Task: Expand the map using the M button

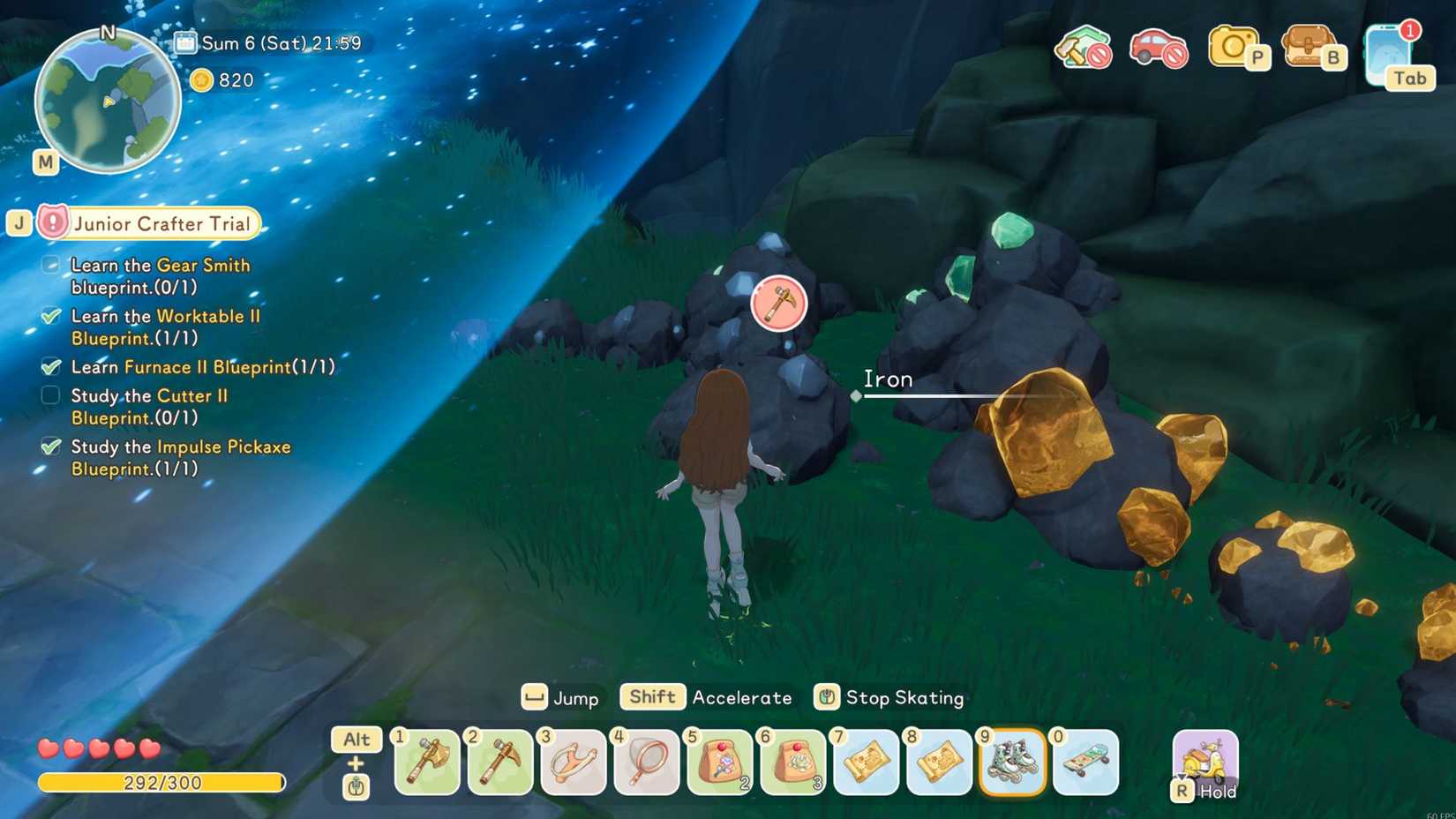Action: (x=46, y=162)
